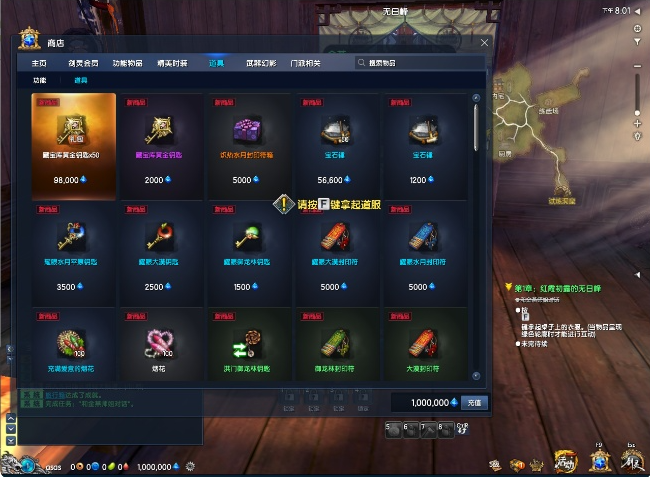Open the F9 shop gem icon

coord(599,460)
